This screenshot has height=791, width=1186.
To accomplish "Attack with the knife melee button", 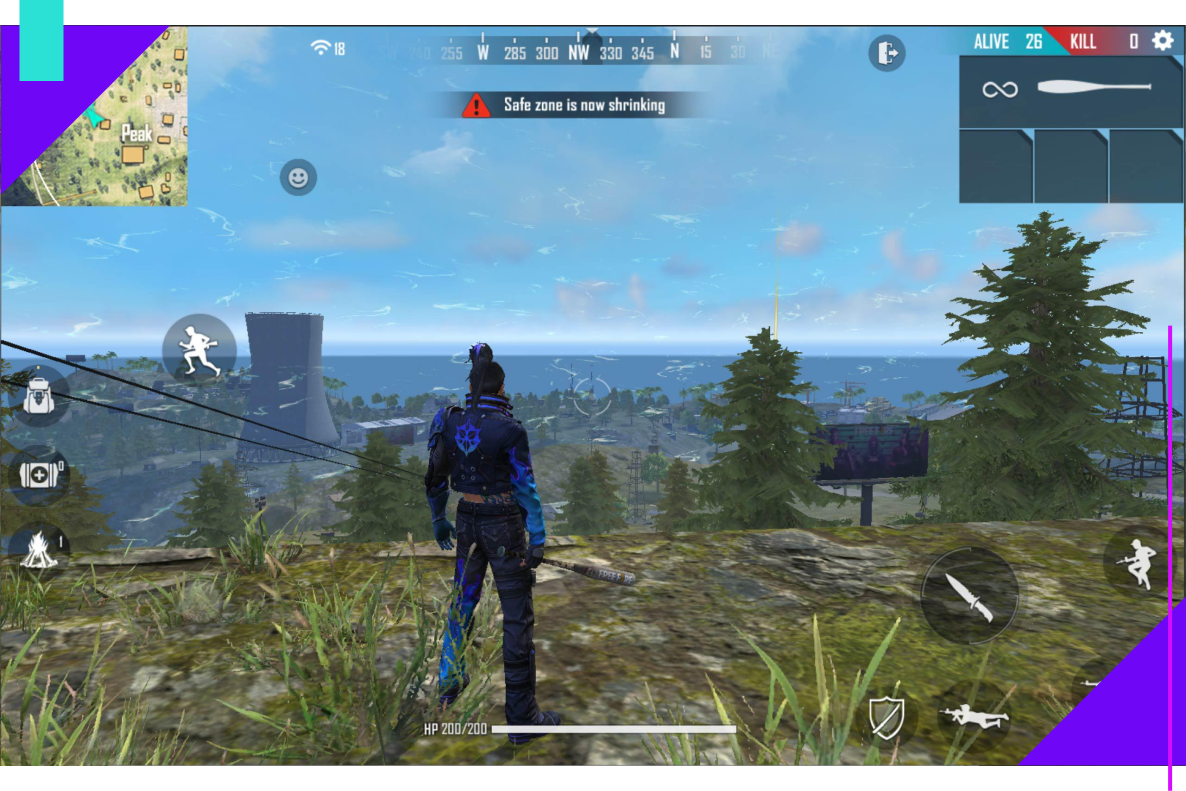I will [x=969, y=595].
